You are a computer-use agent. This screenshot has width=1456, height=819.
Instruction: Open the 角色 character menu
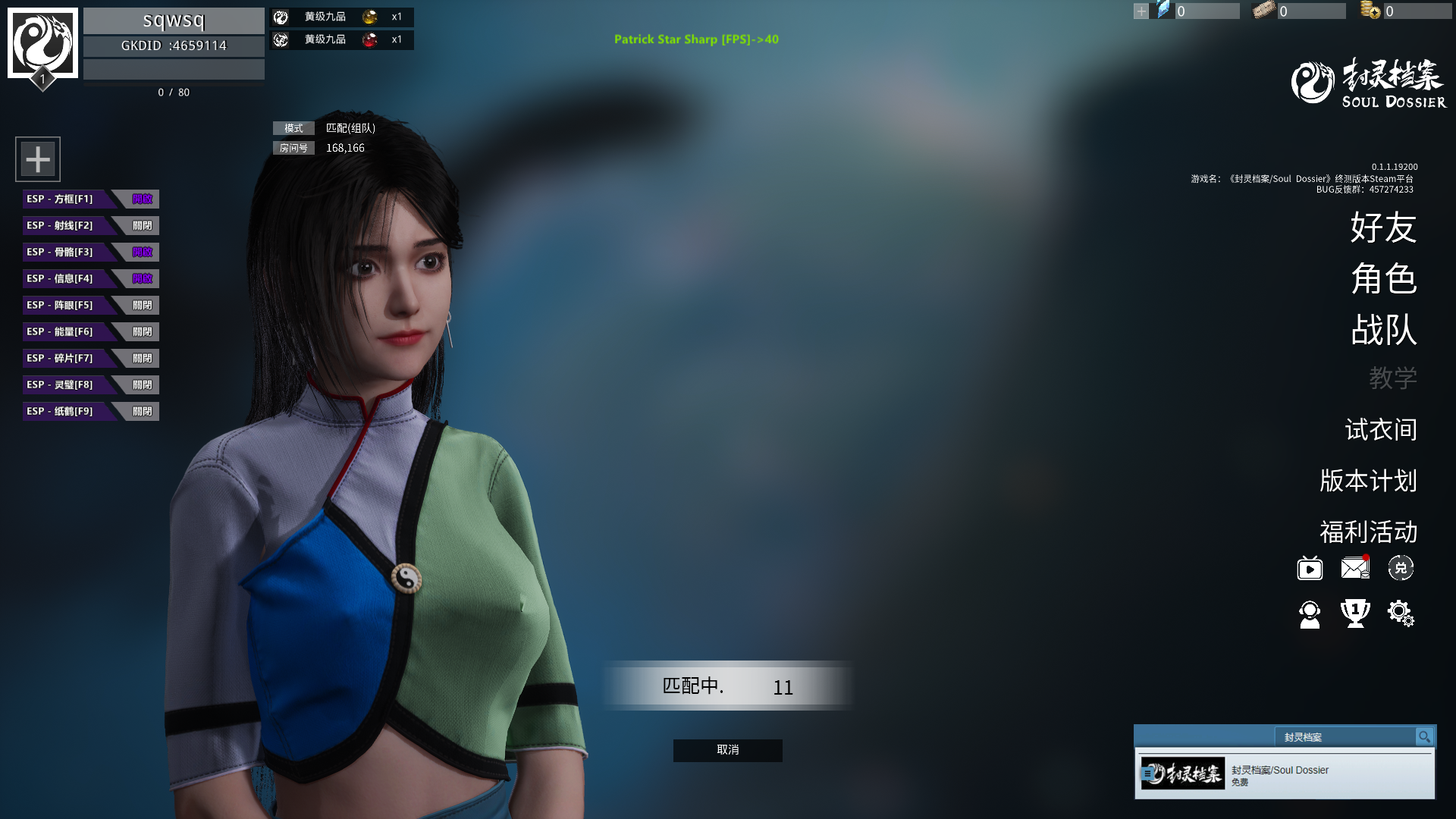[1383, 279]
